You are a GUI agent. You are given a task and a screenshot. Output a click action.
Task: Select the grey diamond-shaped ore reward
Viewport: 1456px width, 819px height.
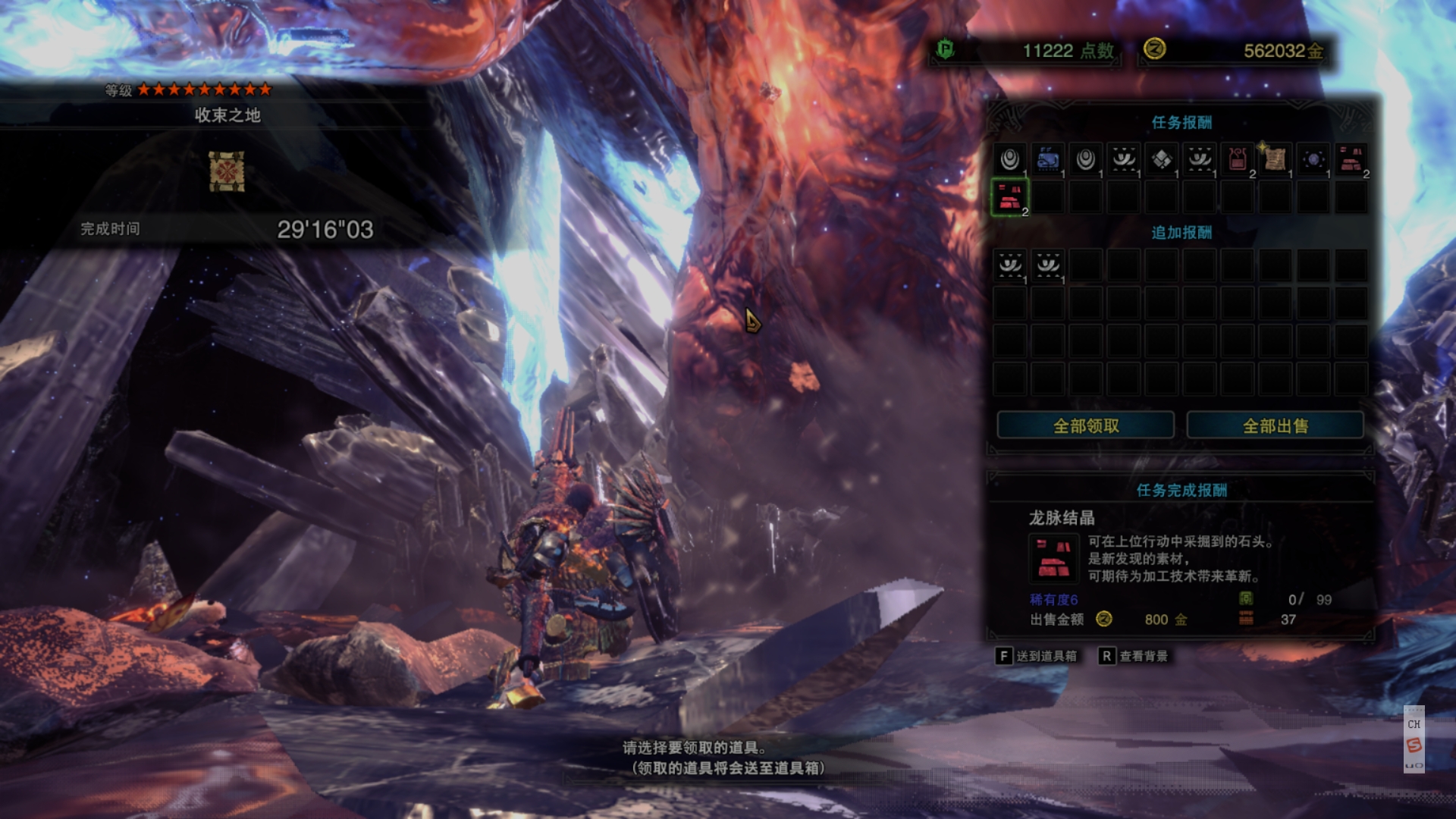click(x=1162, y=159)
